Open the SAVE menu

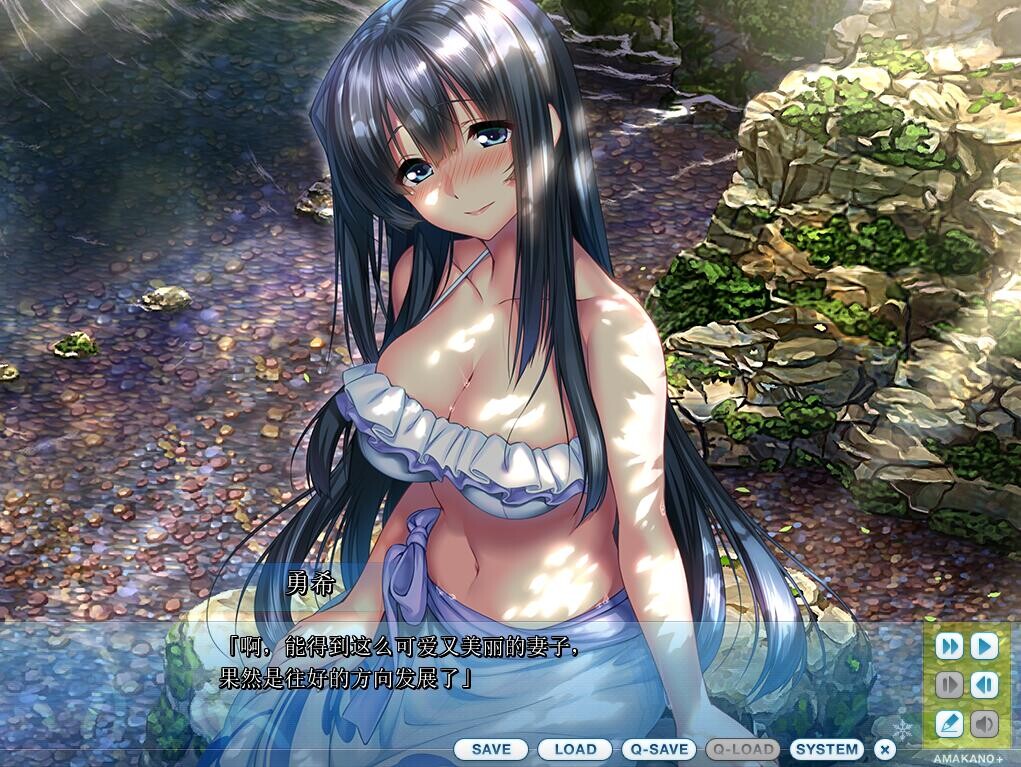pyautogui.click(x=491, y=749)
